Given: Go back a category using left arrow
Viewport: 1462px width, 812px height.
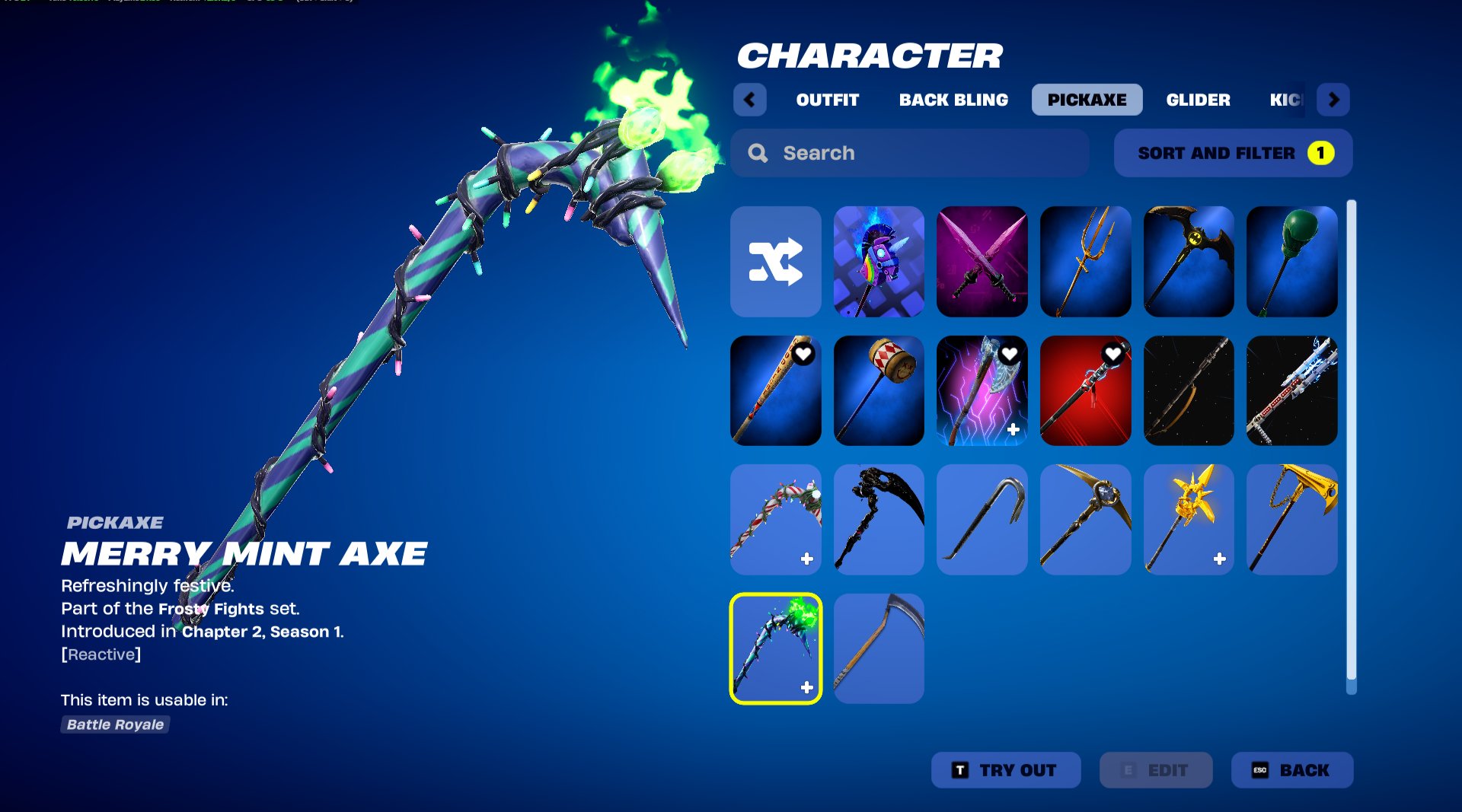Looking at the screenshot, I should (750, 99).
